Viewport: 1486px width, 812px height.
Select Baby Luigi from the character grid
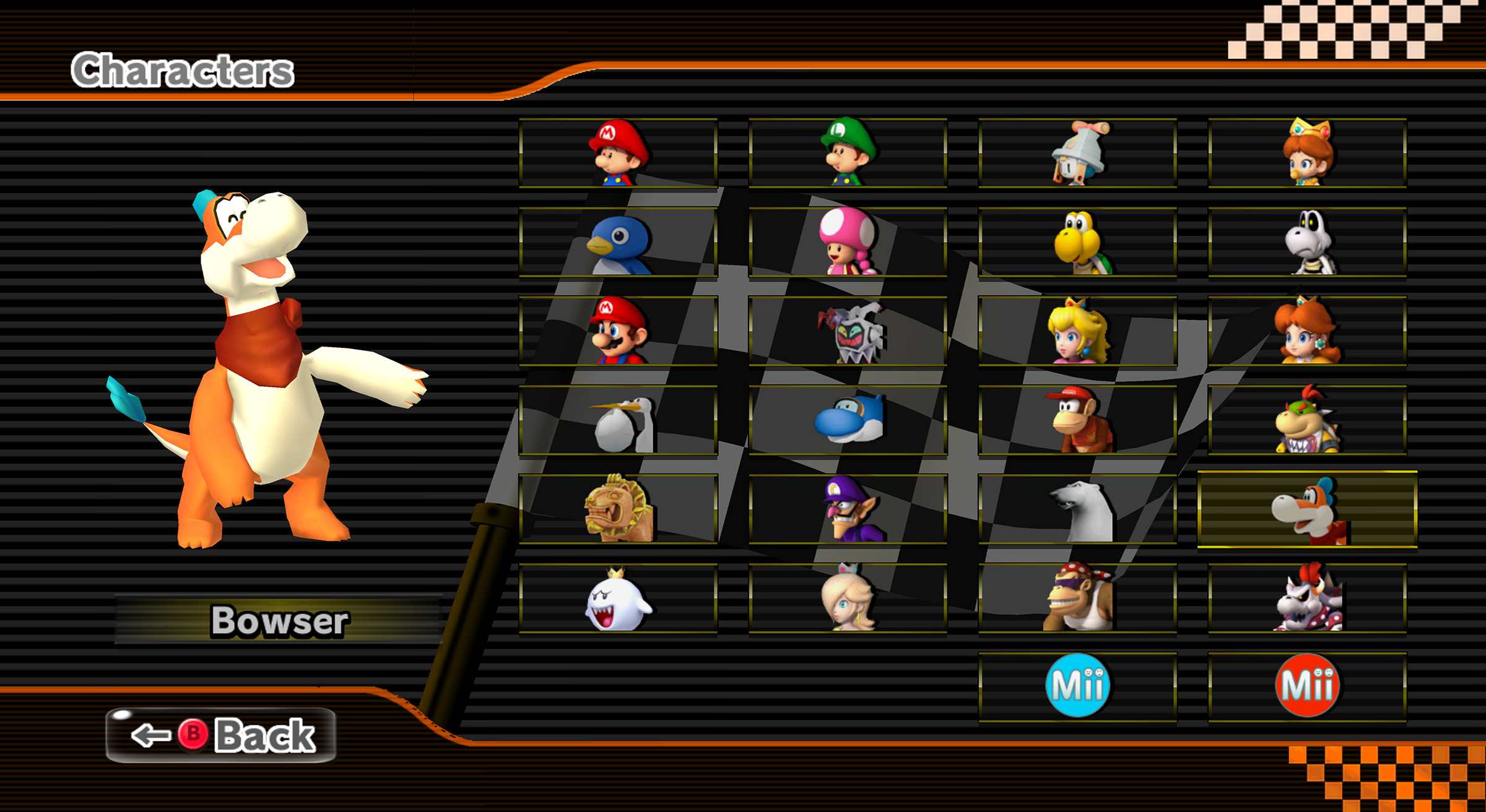point(848,152)
